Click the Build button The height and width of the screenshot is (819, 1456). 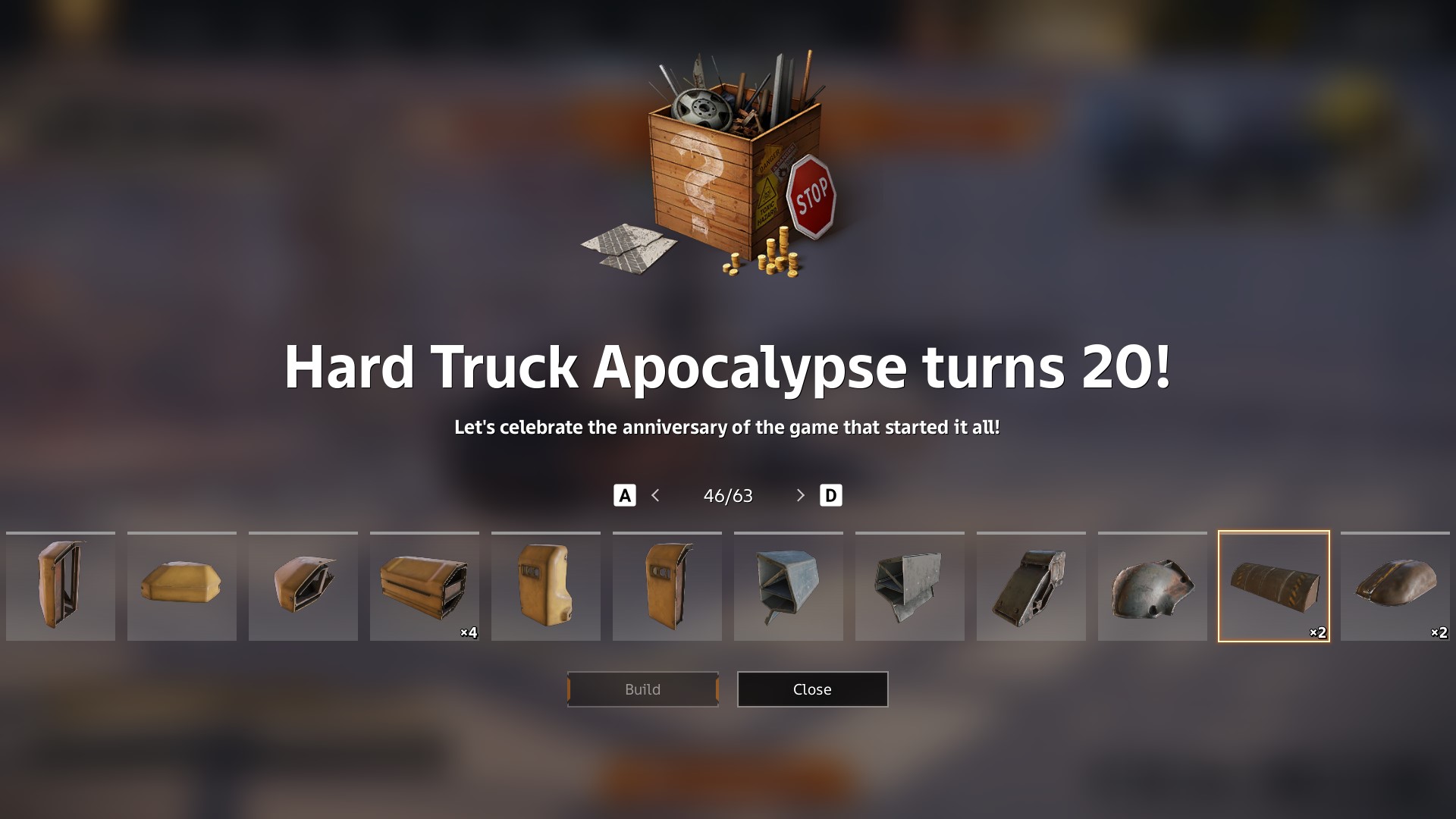click(642, 689)
